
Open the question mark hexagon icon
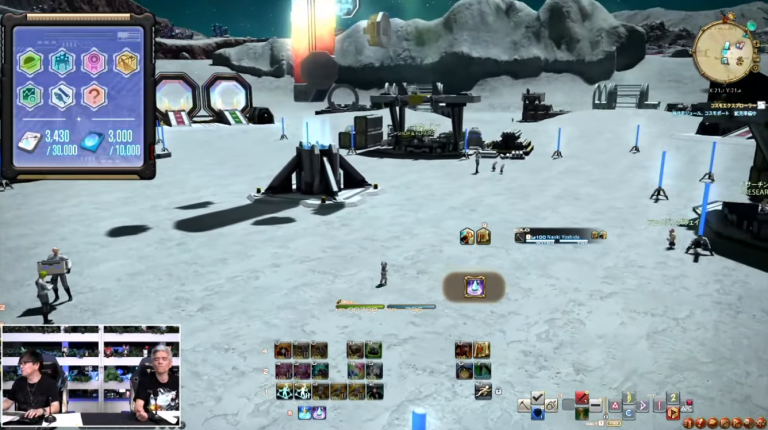click(x=95, y=96)
